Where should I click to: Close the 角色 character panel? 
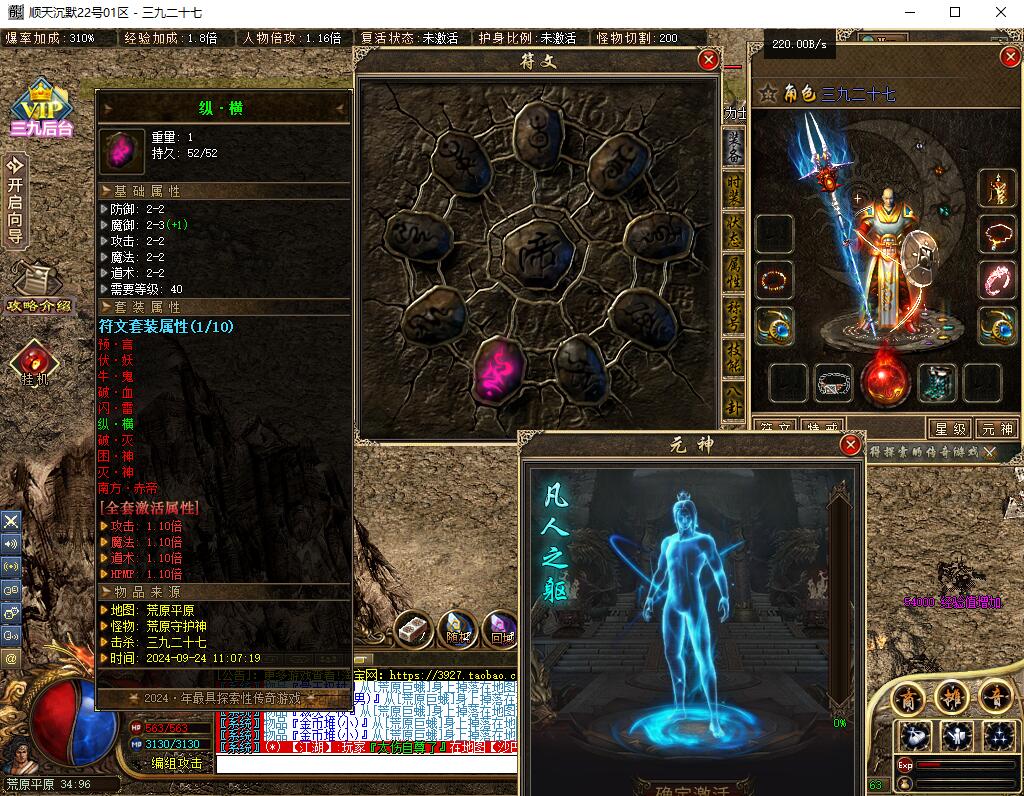[1009, 57]
